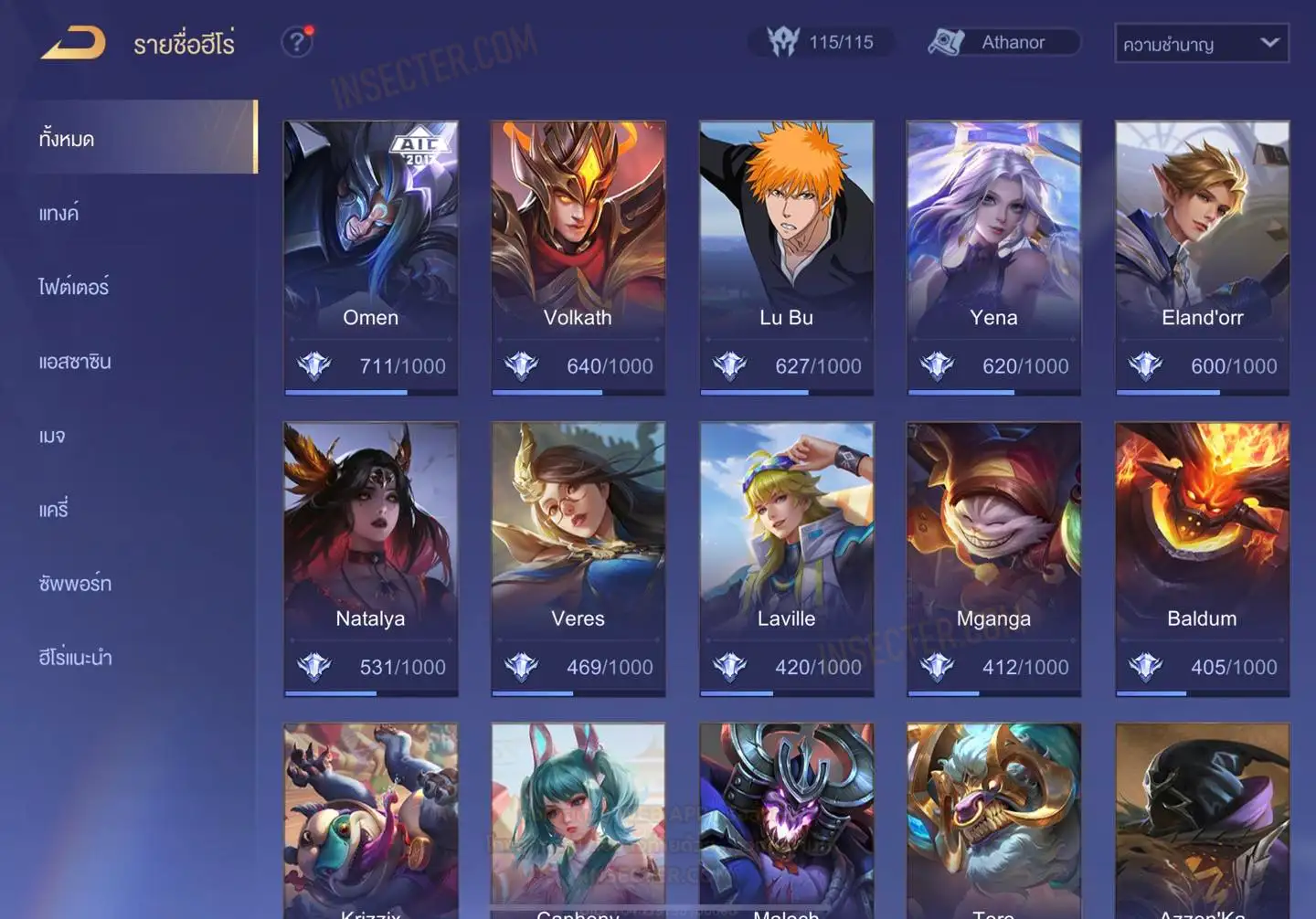Open the Natalya hero card
The width and height of the screenshot is (1316, 919).
(x=371, y=558)
